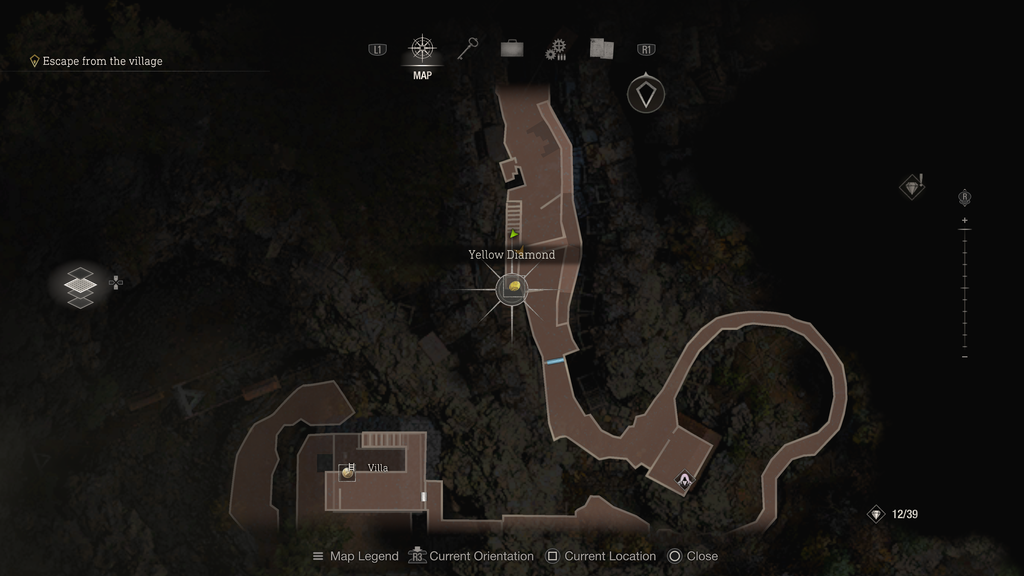Screen dimensions: 1024x576
Task: Center map on Current Location
Action: click(601, 556)
